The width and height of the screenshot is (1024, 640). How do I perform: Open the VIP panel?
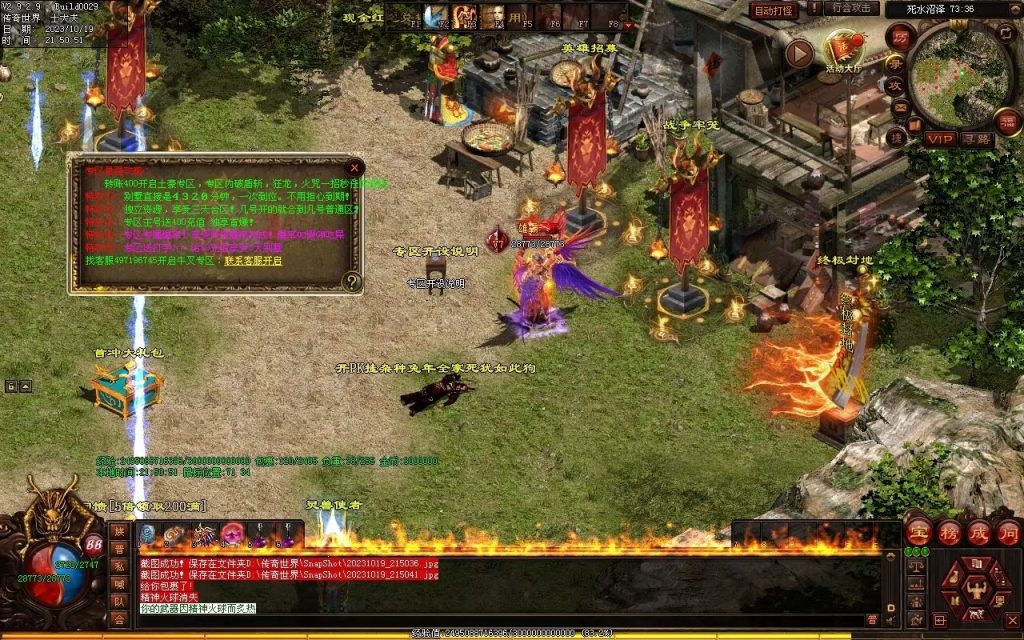click(x=939, y=139)
